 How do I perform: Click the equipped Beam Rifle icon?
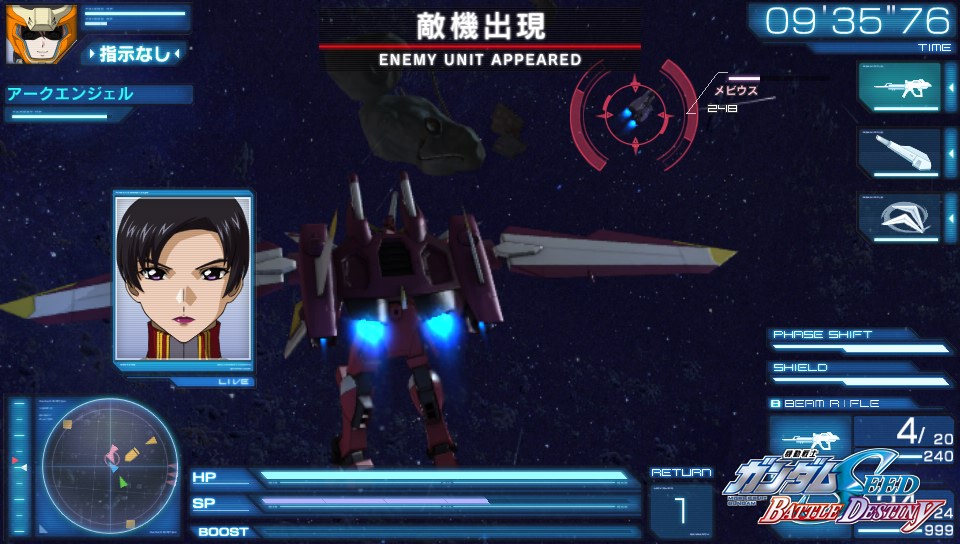pos(810,439)
